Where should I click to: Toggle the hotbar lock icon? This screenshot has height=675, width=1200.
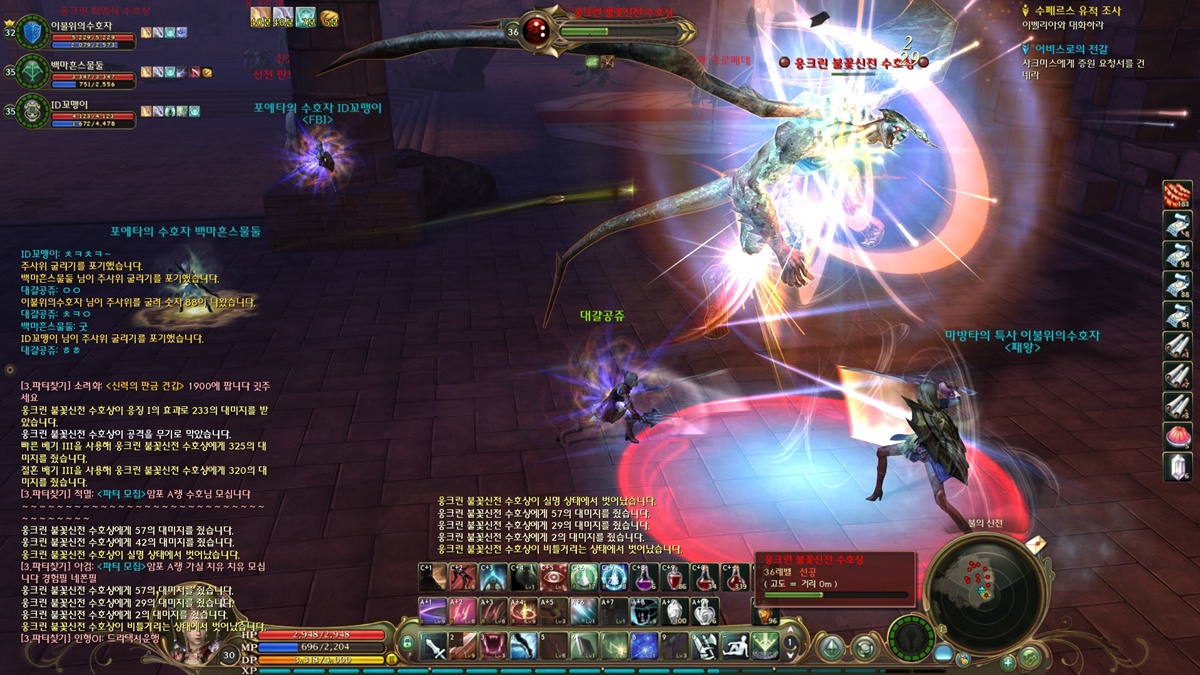point(407,645)
